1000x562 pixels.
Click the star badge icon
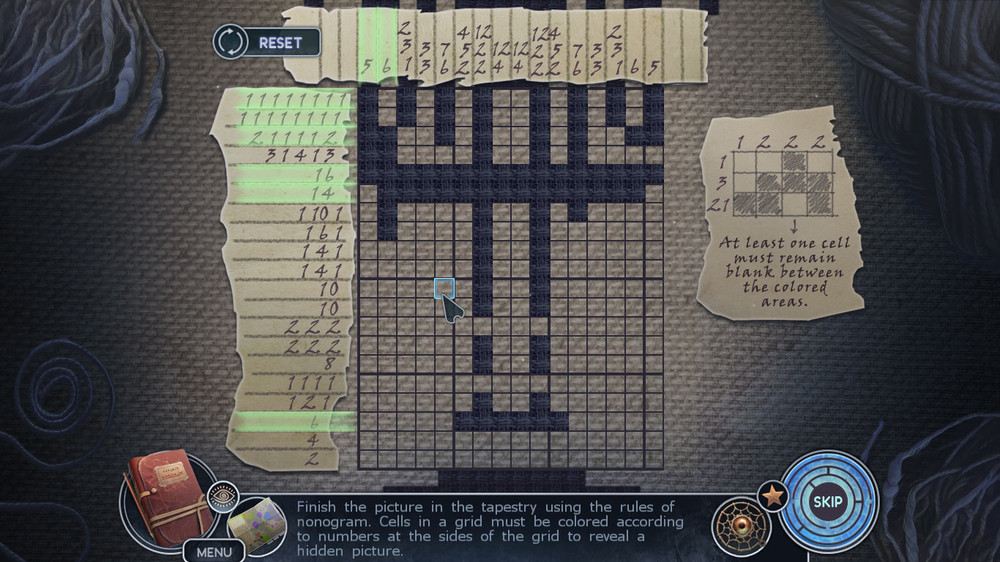tap(772, 493)
